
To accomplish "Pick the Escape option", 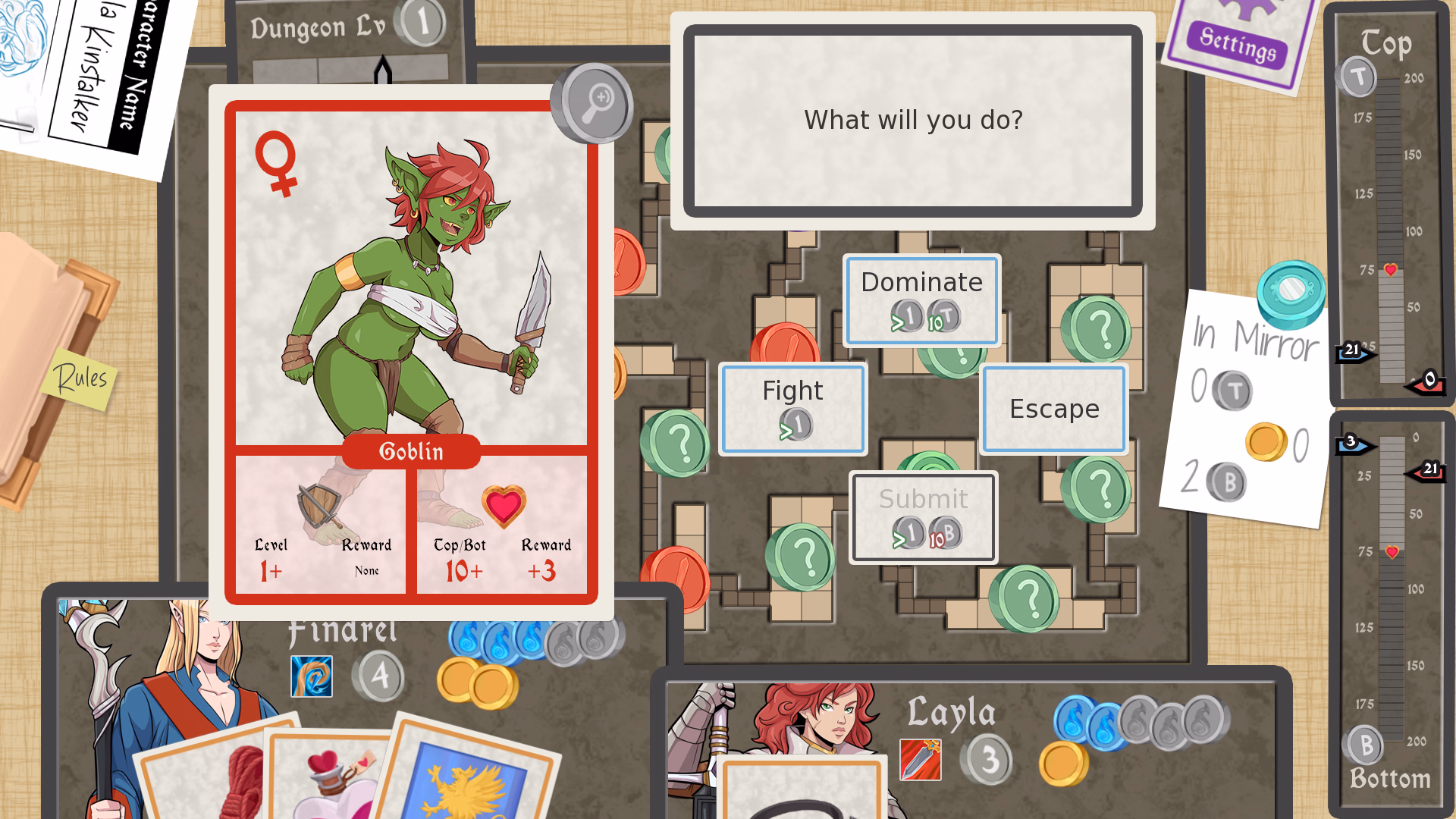I will [1053, 409].
